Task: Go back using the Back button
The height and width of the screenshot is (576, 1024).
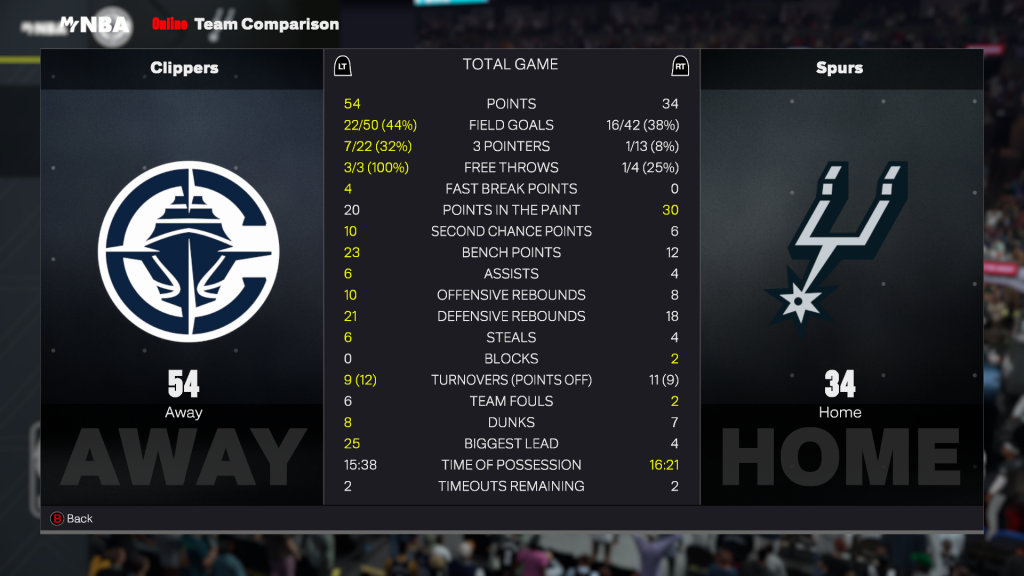Action: pyautogui.click(x=71, y=519)
